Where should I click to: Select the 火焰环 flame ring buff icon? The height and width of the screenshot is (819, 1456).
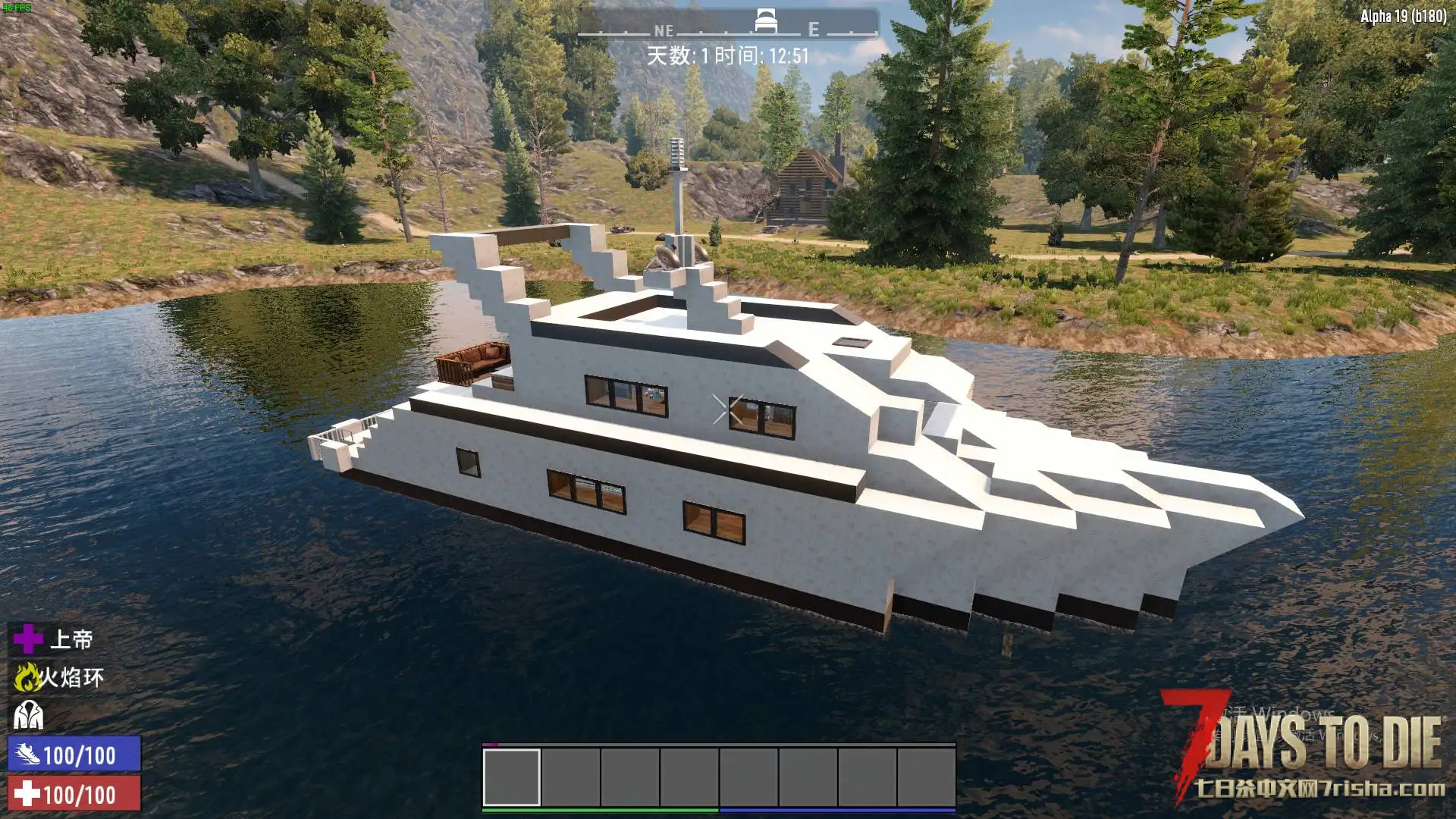point(27,677)
